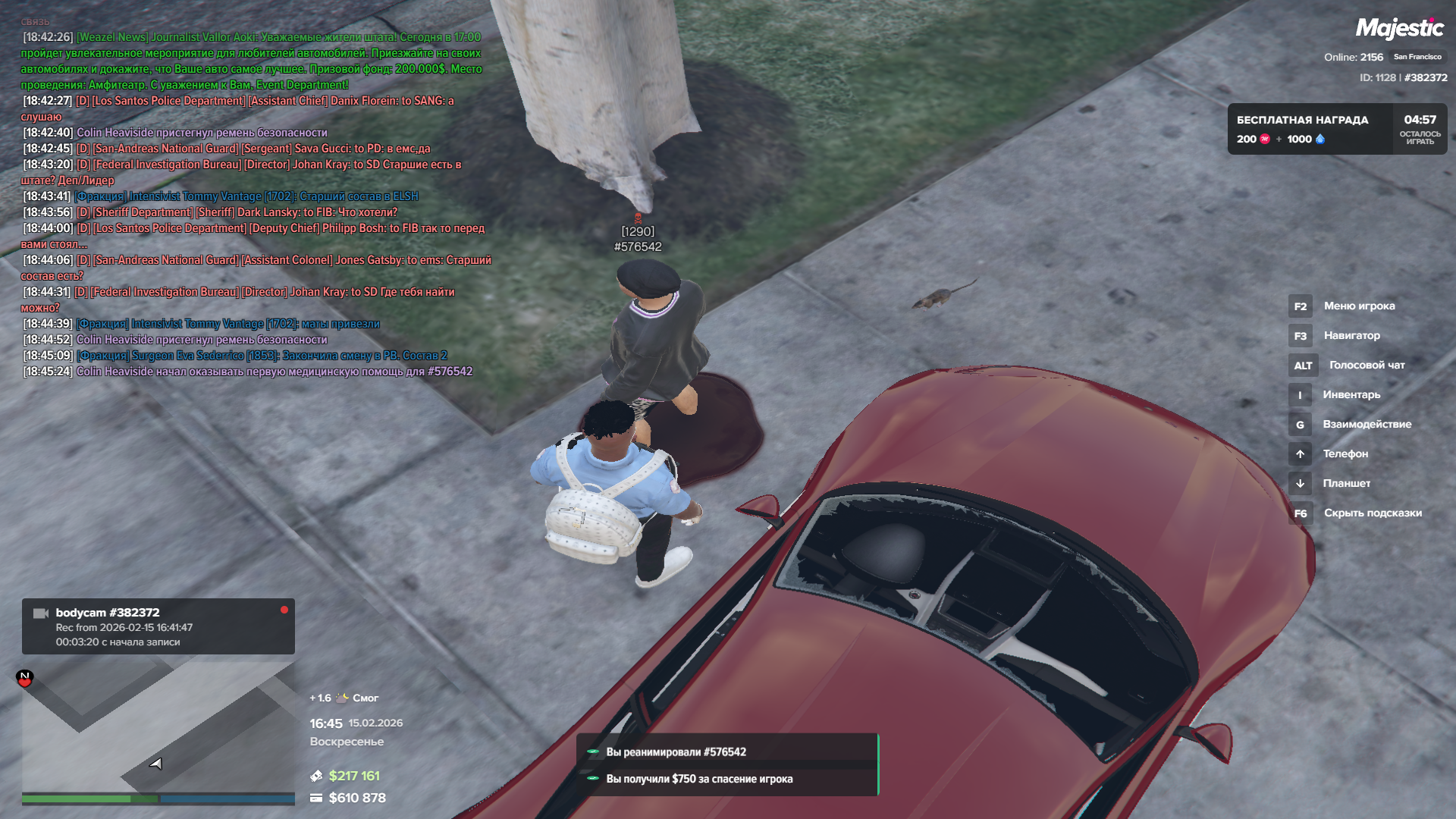Screen dimensions: 1456x819
Task: Select the San Francisco server badge
Action: click(1417, 57)
